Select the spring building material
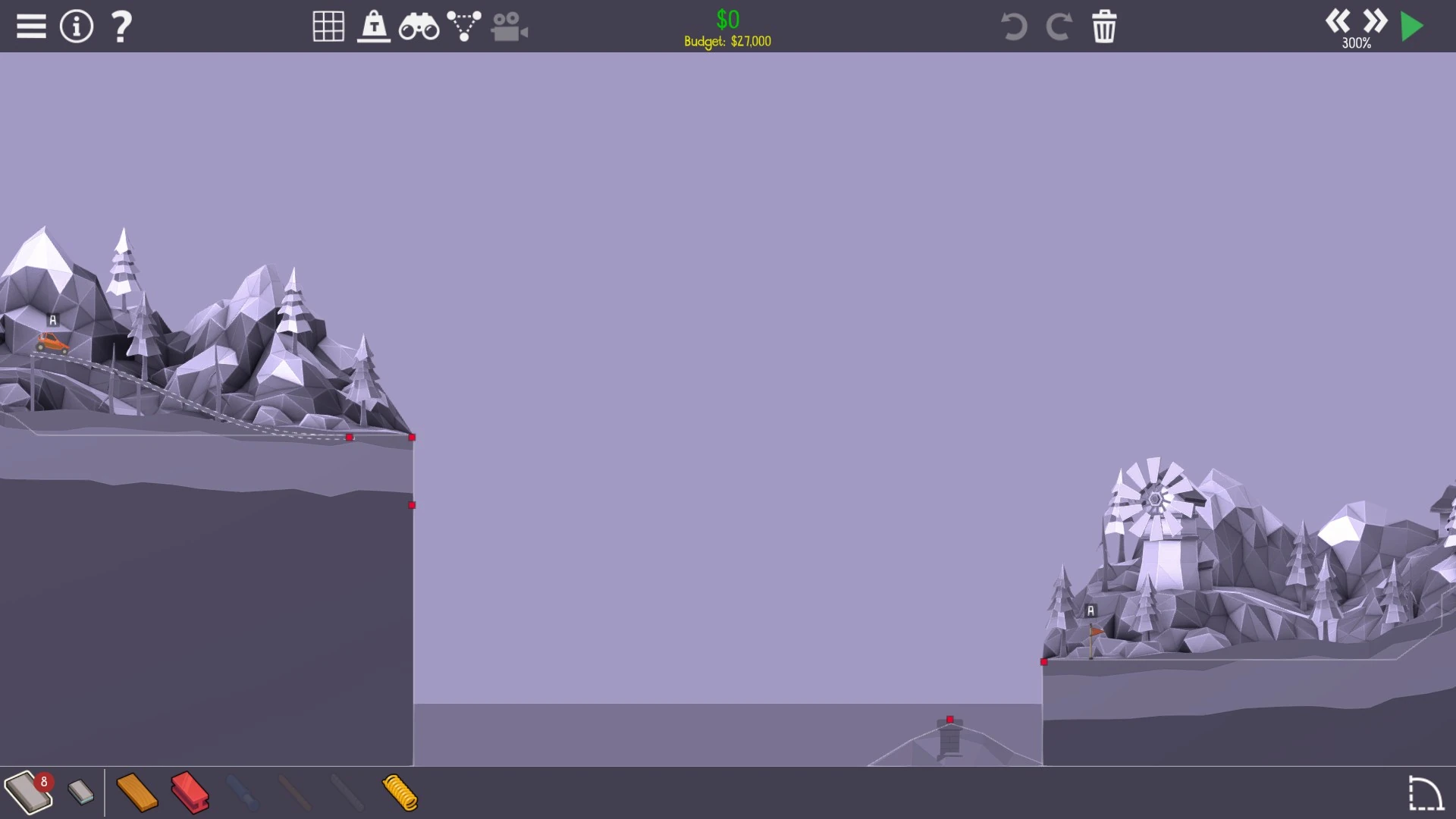The image size is (1456, 819). pos(397,793)
